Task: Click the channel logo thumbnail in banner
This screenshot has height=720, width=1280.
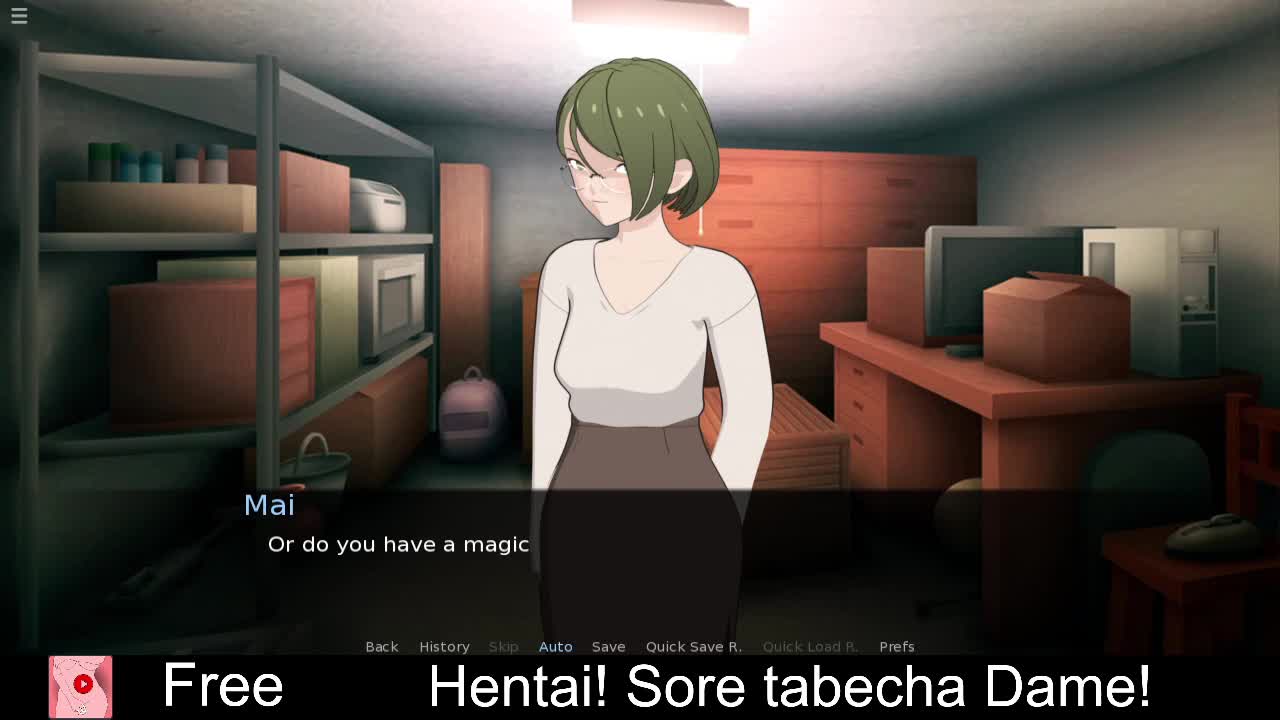Action: (81, 687)
